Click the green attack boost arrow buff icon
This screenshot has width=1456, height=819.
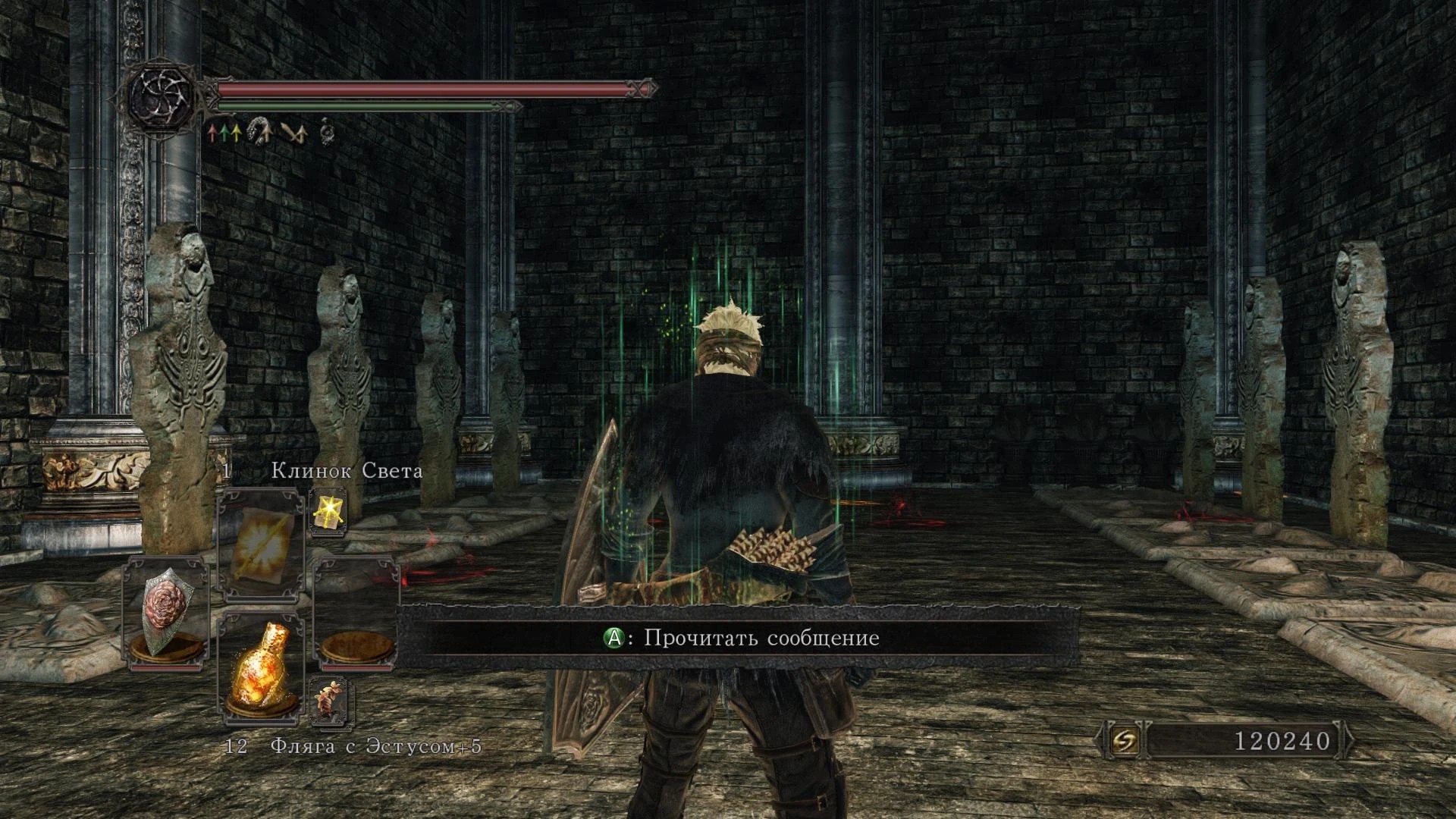[224, 132]
